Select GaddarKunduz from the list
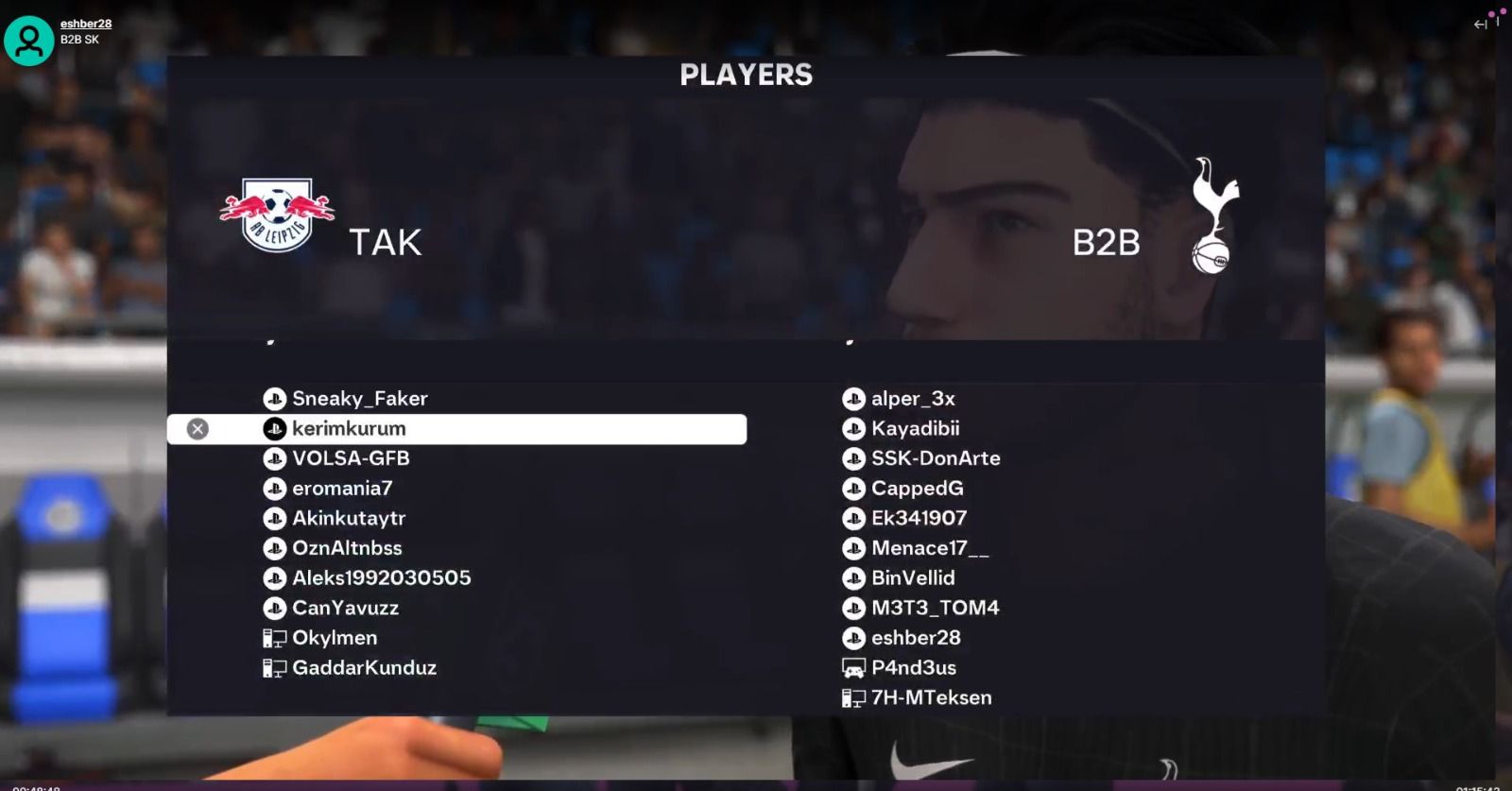This screenshot has width=1512, height=791. point(364,668)
